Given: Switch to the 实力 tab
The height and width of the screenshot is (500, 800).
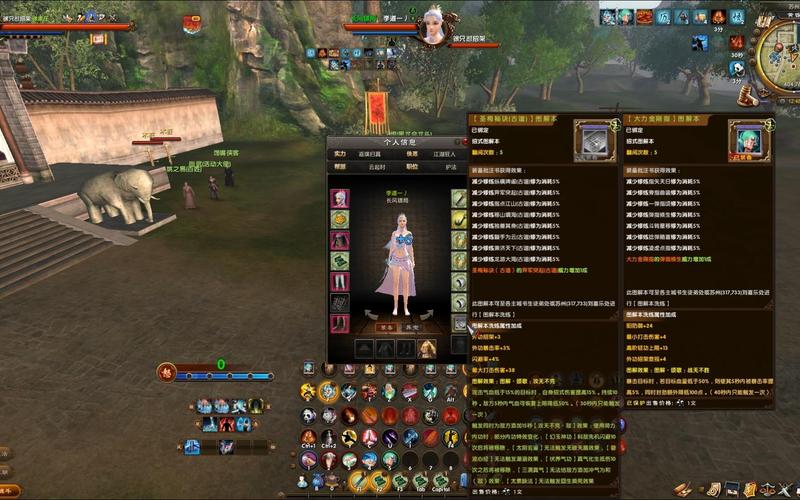Looking at the screenshot, I should 340,153.
